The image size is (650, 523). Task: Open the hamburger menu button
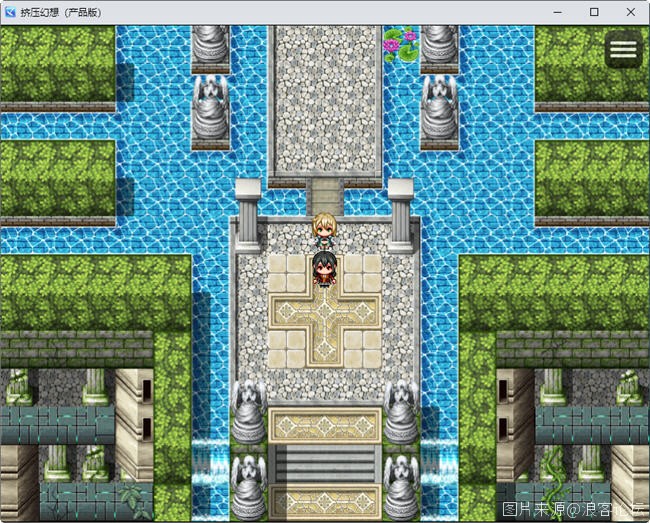tap(623, 51)
